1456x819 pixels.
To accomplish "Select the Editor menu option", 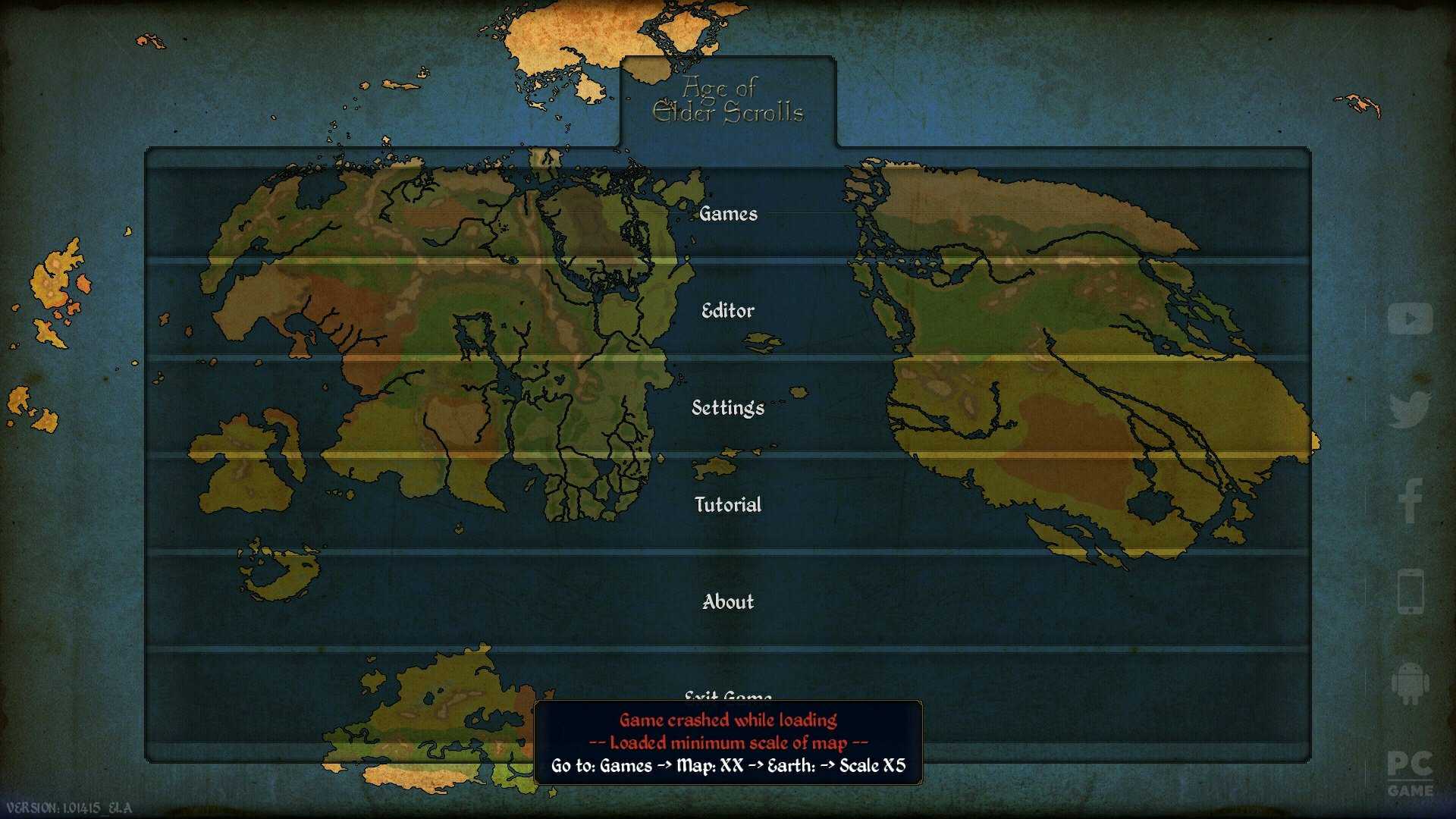I will pos(728,311).
